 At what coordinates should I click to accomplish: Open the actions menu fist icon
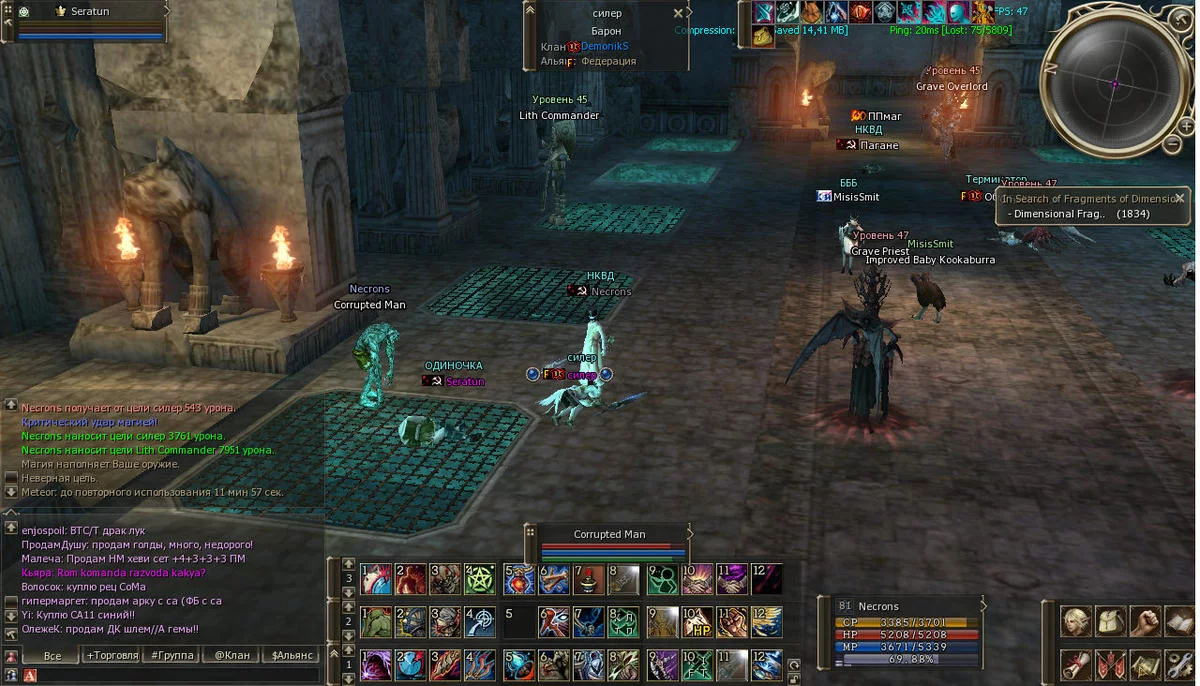click(1144, 621)
